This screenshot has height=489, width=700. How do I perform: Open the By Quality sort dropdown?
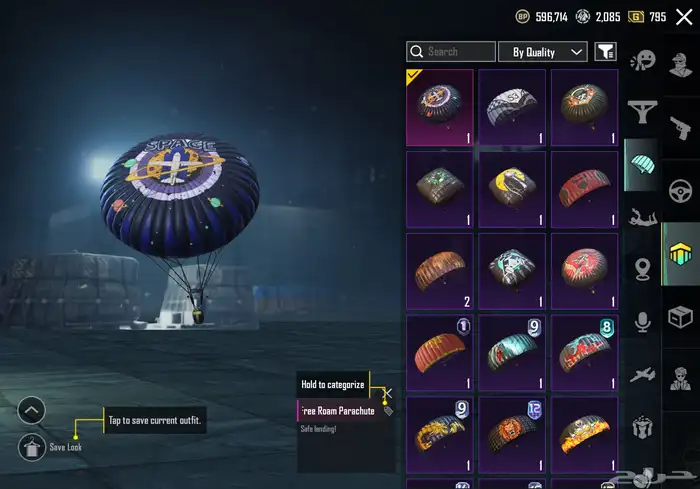[x=549, y=52]
